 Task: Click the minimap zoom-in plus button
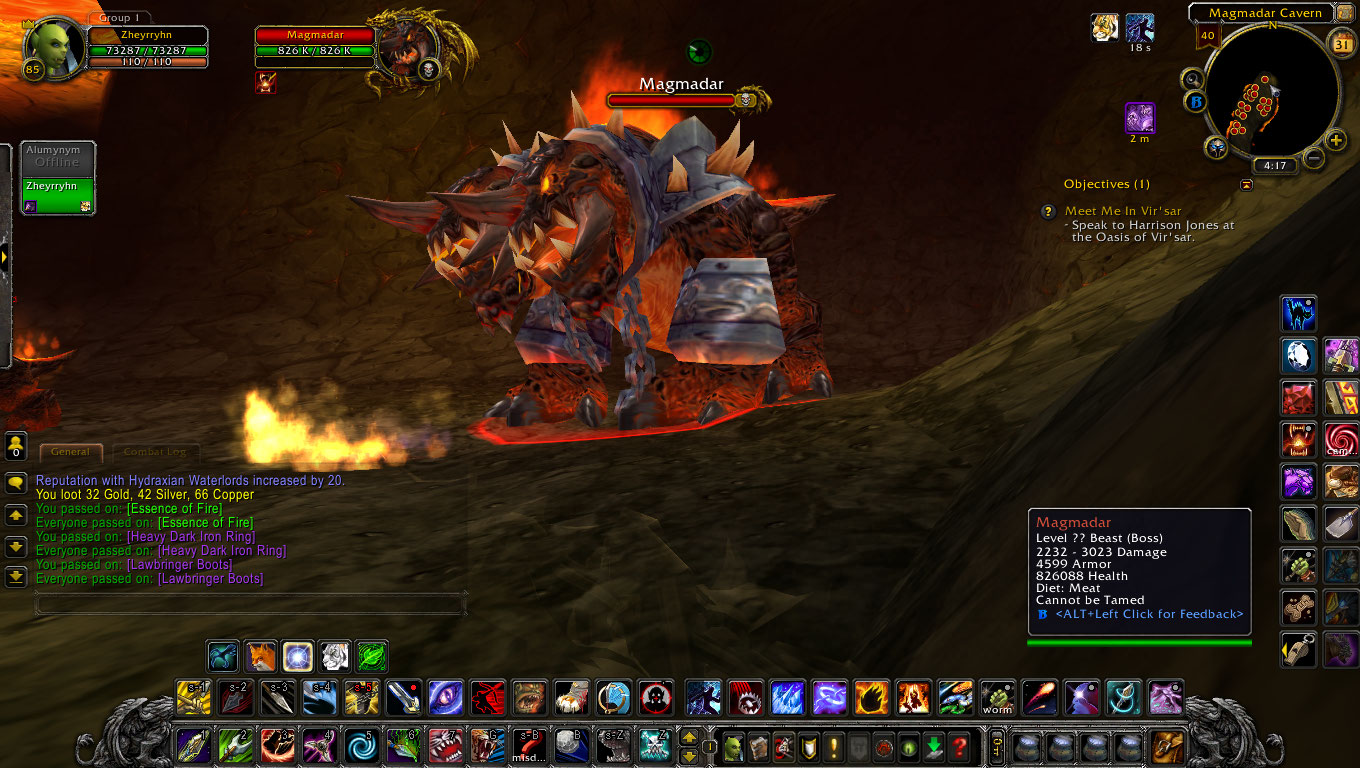1335,139
